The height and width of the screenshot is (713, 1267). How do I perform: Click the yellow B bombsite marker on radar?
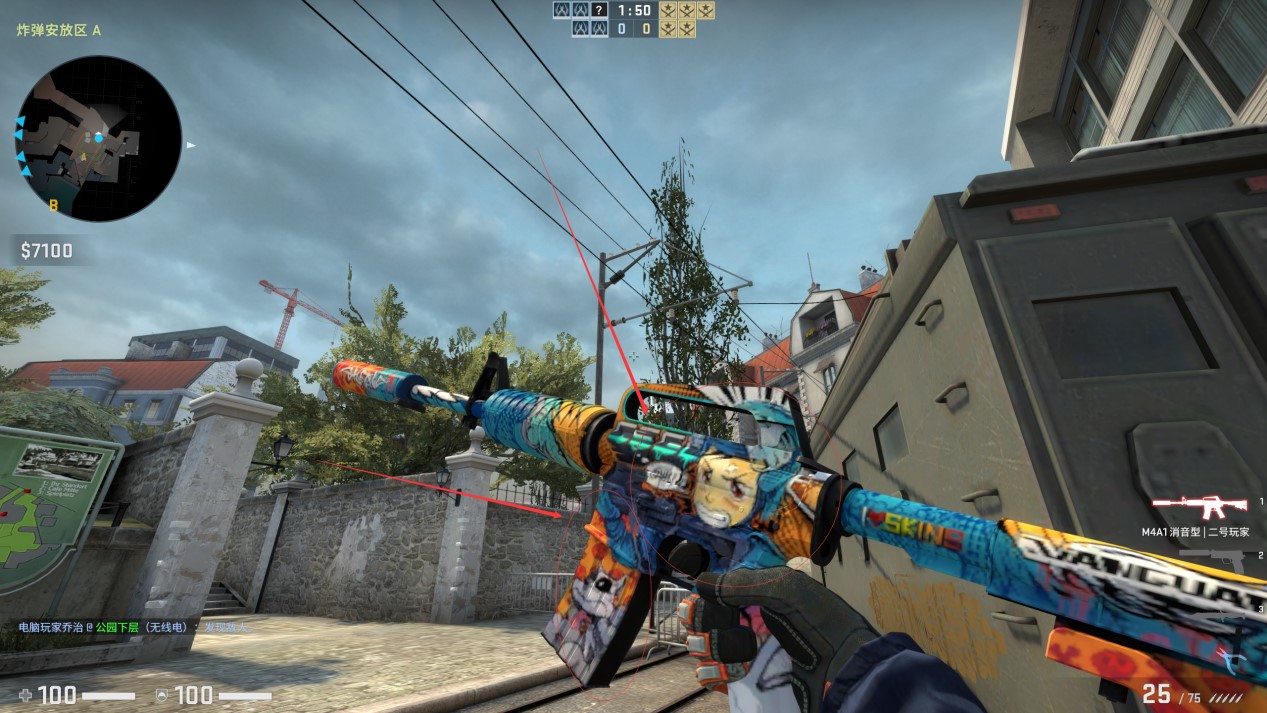pyautogui.click(x=53, y=205)
